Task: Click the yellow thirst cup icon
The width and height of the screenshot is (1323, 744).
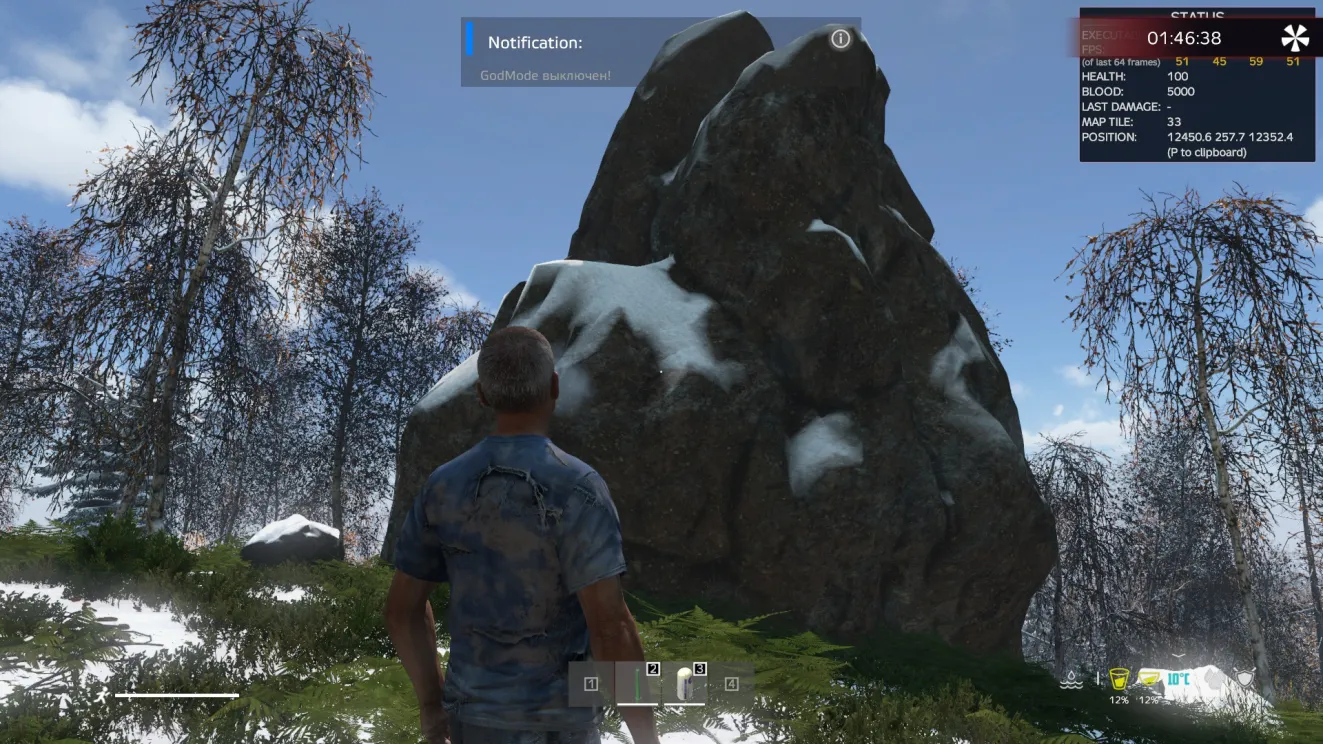Action: tap(1119, 679)
